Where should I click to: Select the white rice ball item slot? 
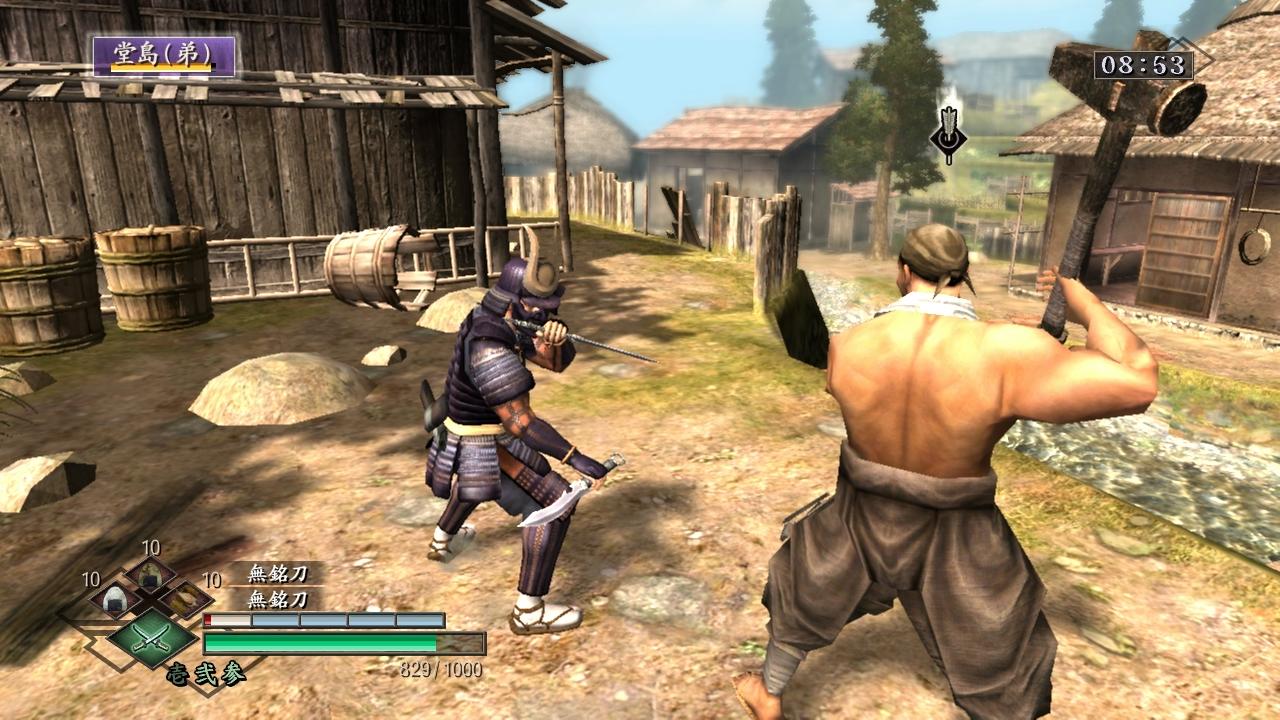(x=113, y=599)
